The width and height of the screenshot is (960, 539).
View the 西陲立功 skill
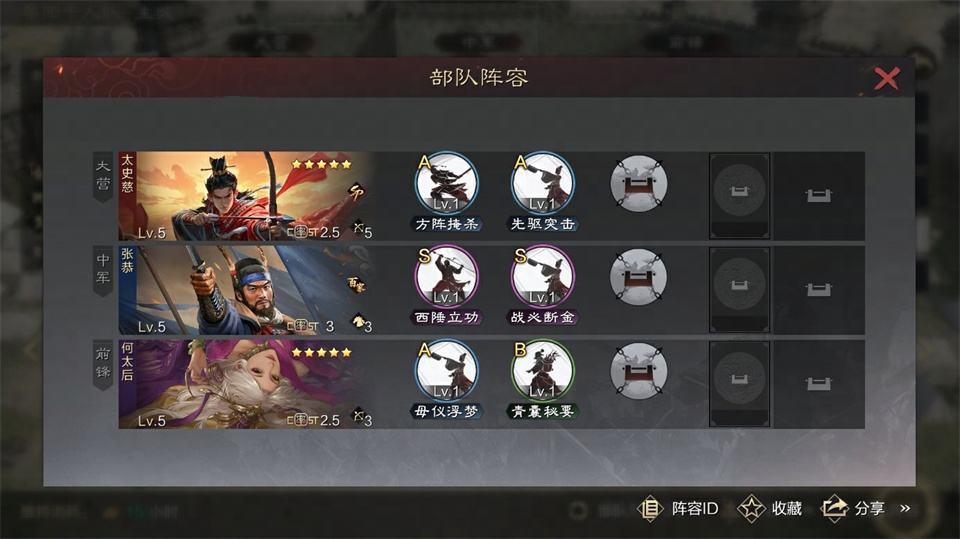pos(447,279)
